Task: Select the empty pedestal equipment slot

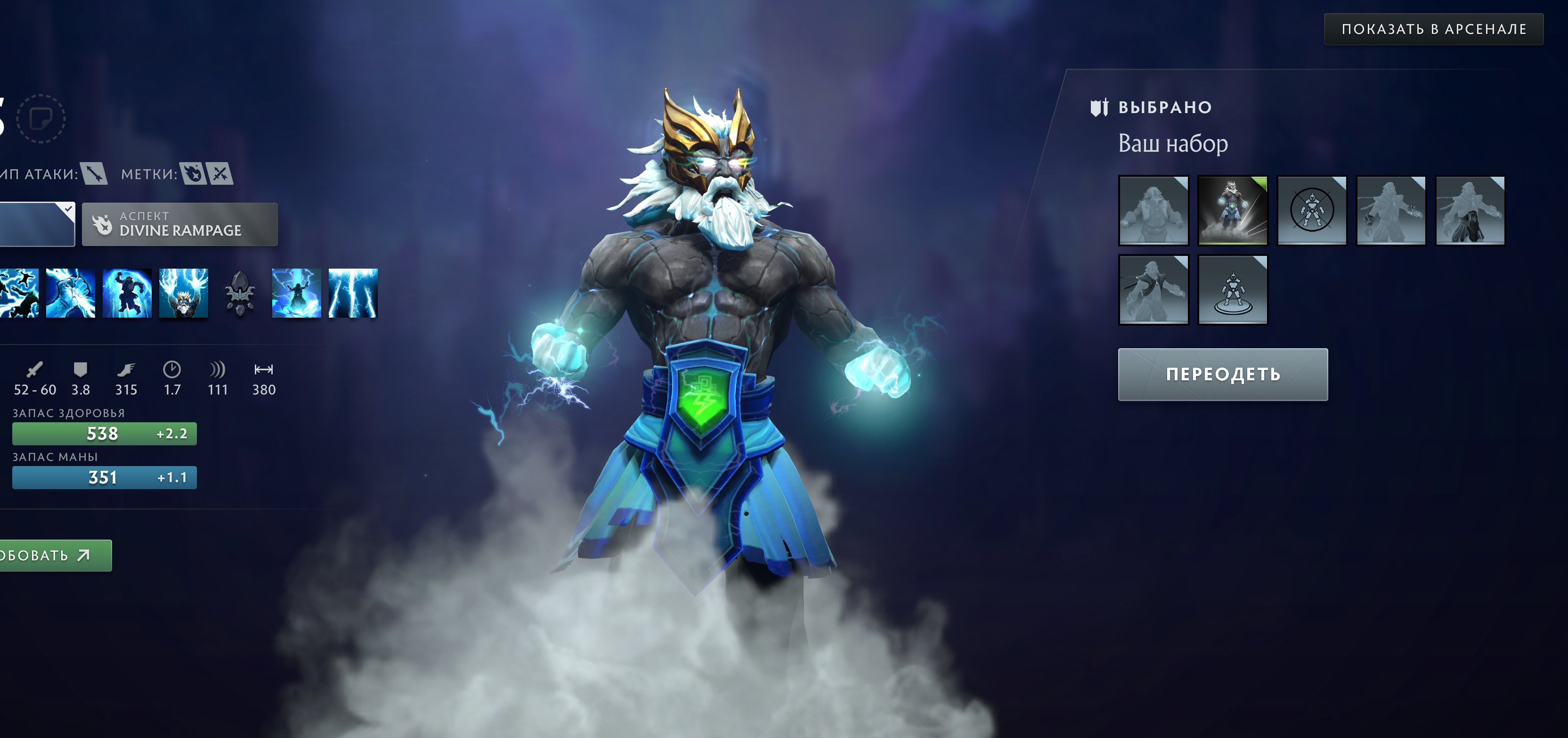Action: tap(1233, 290)
